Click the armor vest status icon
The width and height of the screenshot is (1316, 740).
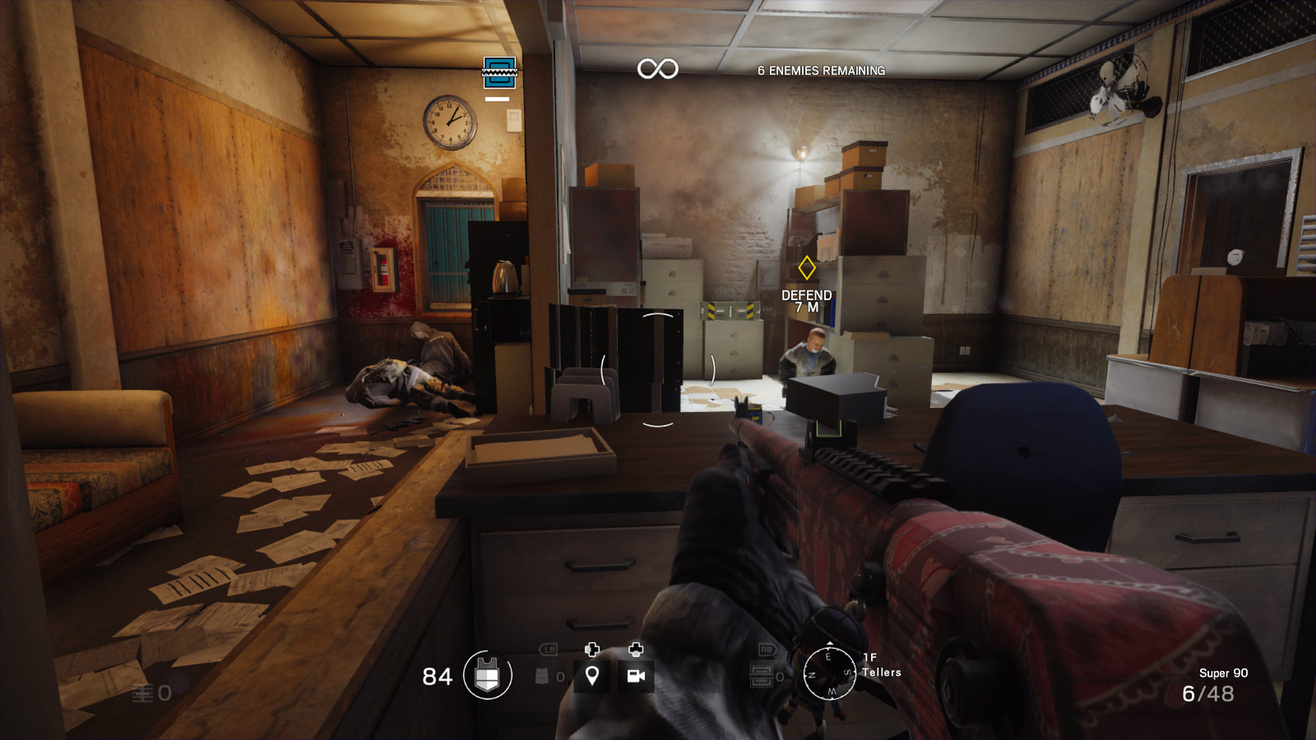(x=488, y=677)
